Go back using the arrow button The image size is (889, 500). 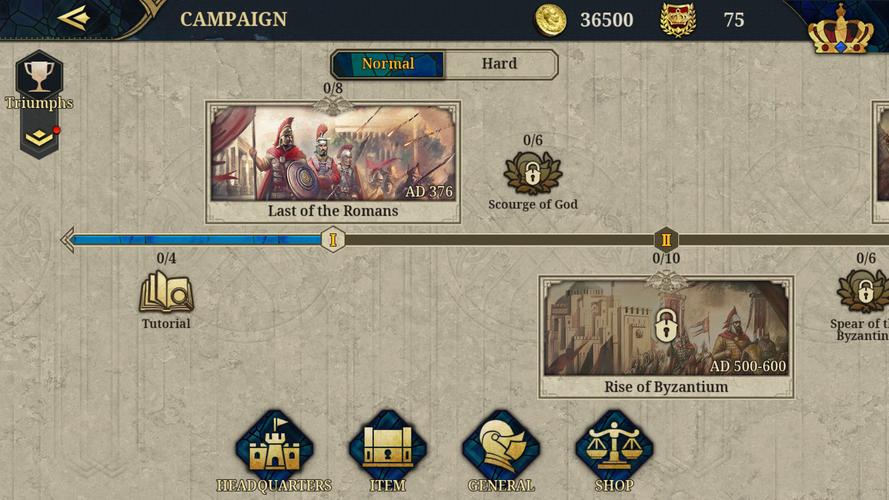click(x=74, y=18)
